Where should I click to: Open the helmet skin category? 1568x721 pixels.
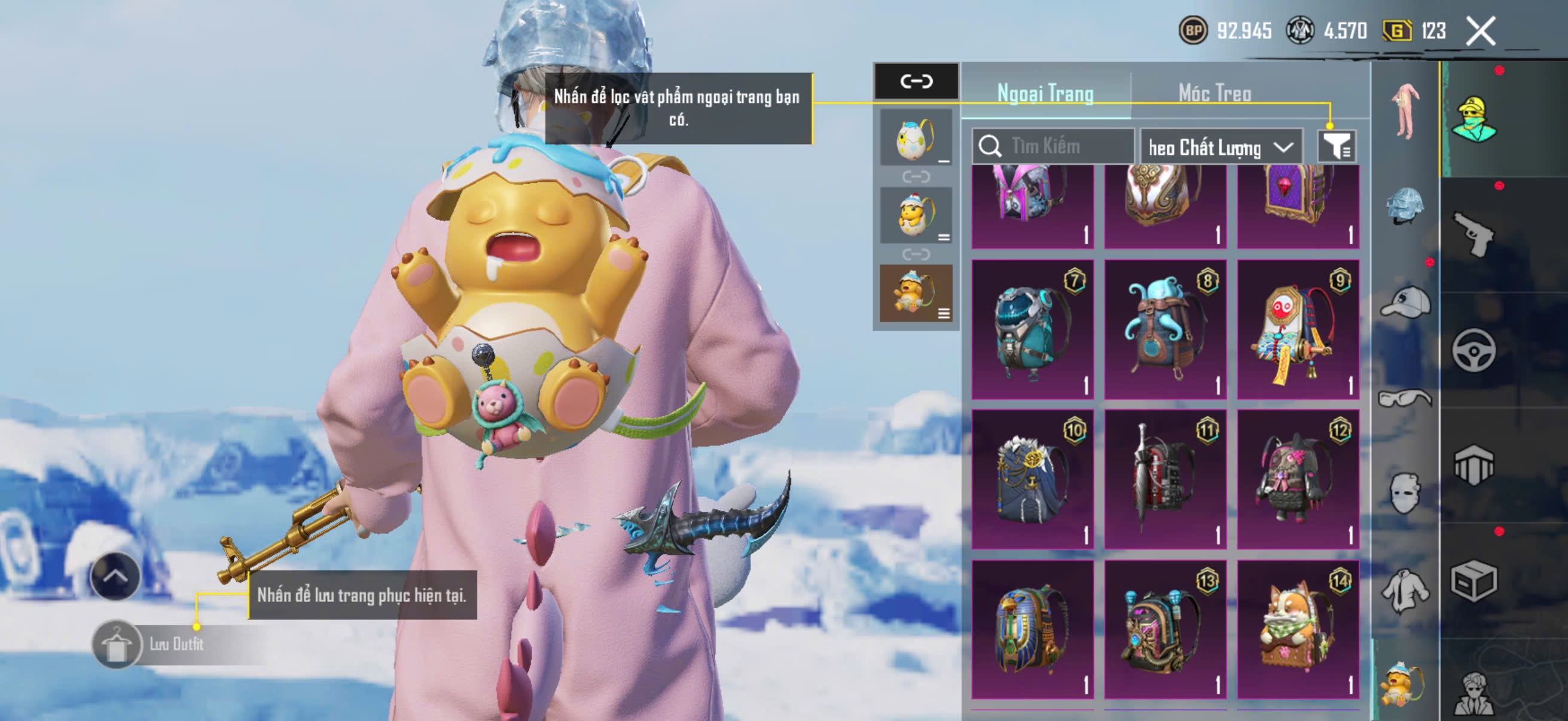[x=1405, y=207]
